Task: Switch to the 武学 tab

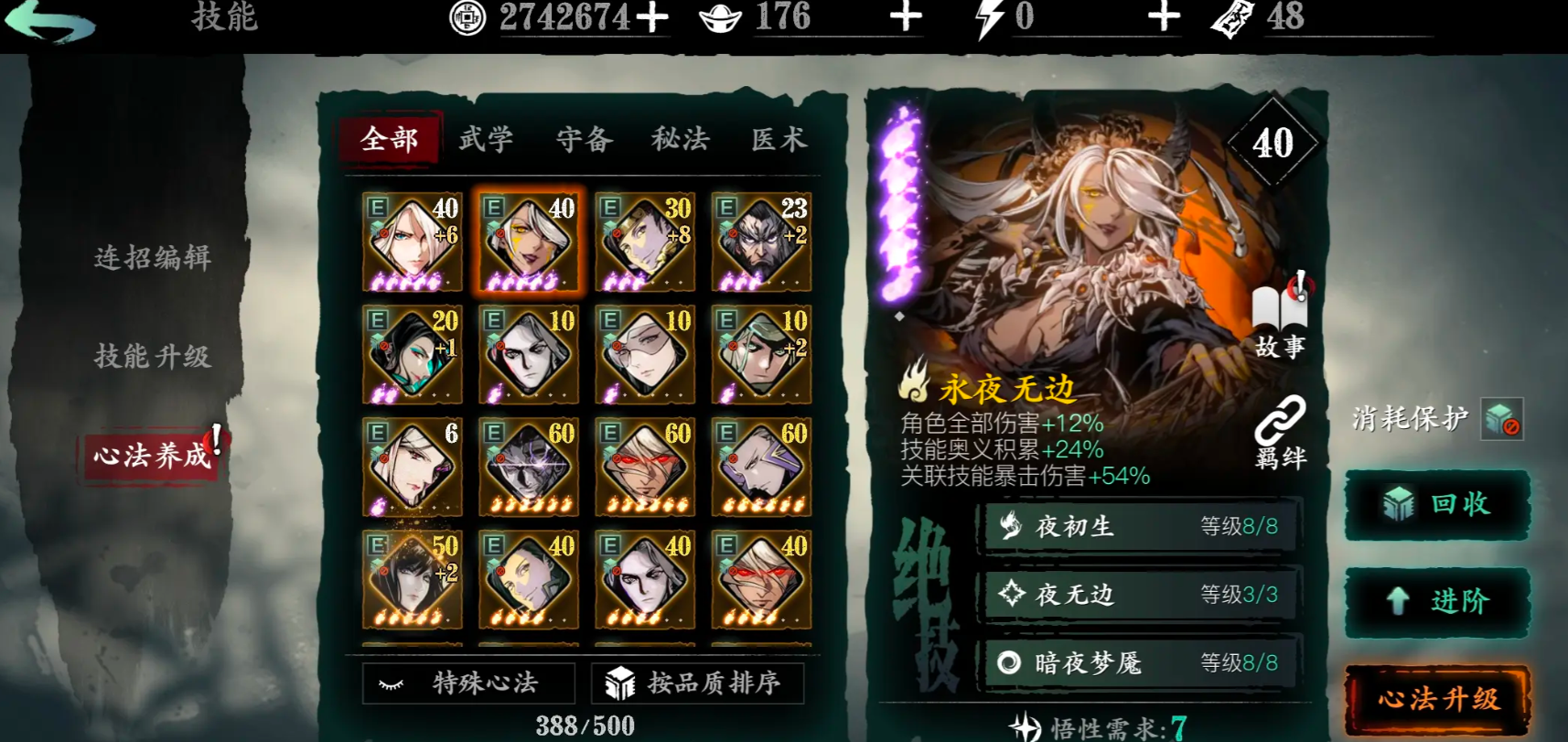Action: click(x=484, y=139)
